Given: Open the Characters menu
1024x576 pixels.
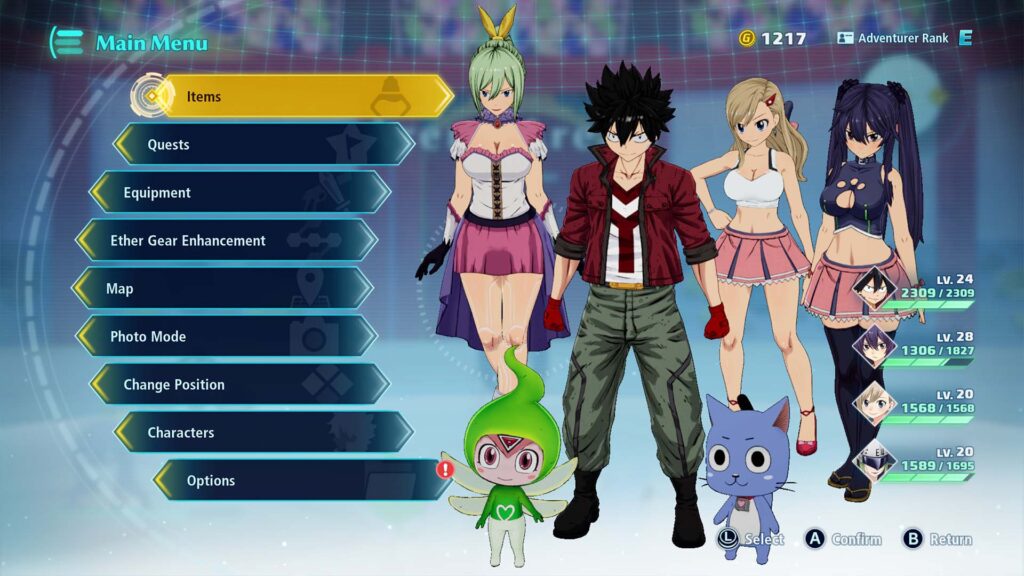Looking at the screenshot, I should (x=265, y=433).
